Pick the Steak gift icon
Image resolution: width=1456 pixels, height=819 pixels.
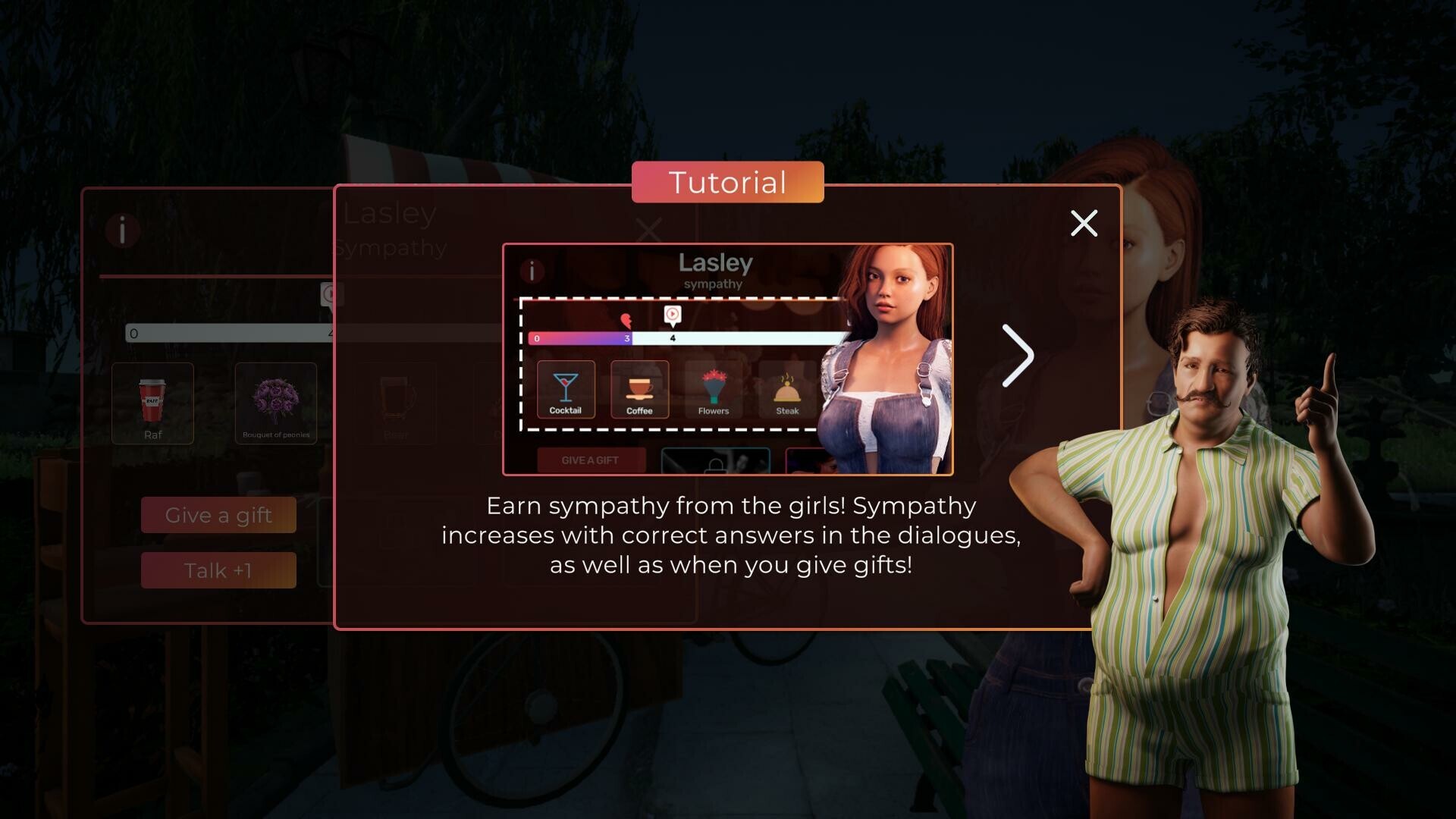787,391
